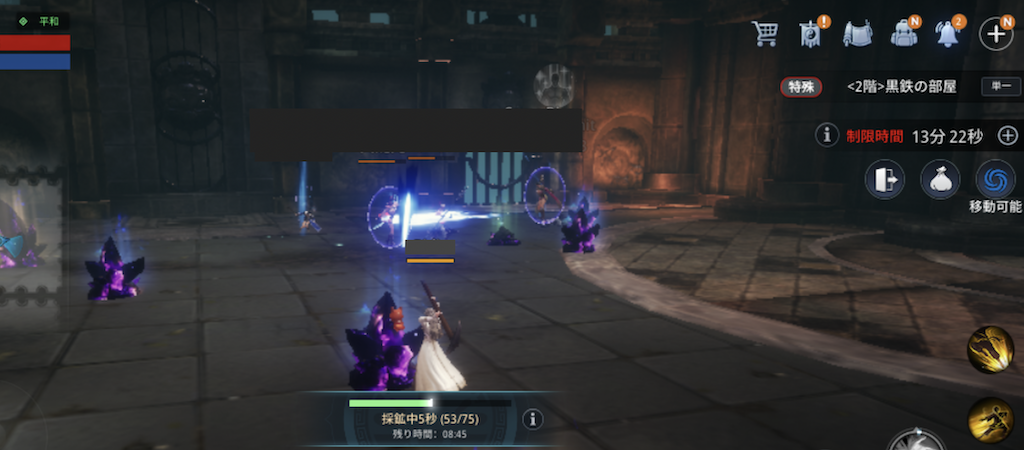Image resolution: width=1024 pixels, height=450 pixels.
Task: Use the golden dash strike skill
Action: pyautogui.click(x=990, y=350)
